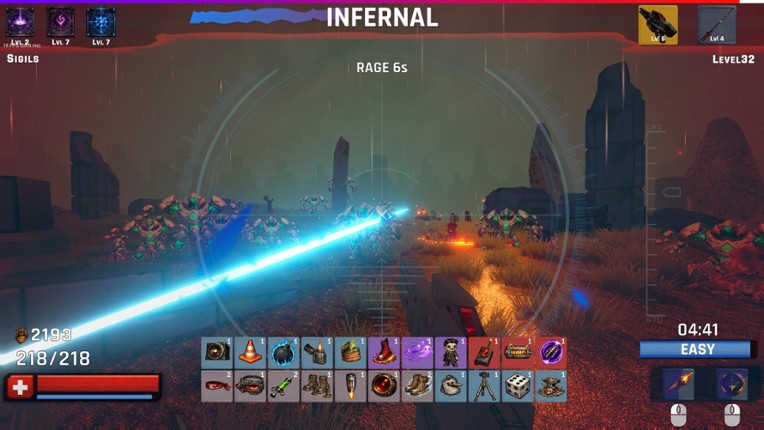Click the red orb amulet item
Viewport: 764px width, 430px height.
tap(384, 386)
